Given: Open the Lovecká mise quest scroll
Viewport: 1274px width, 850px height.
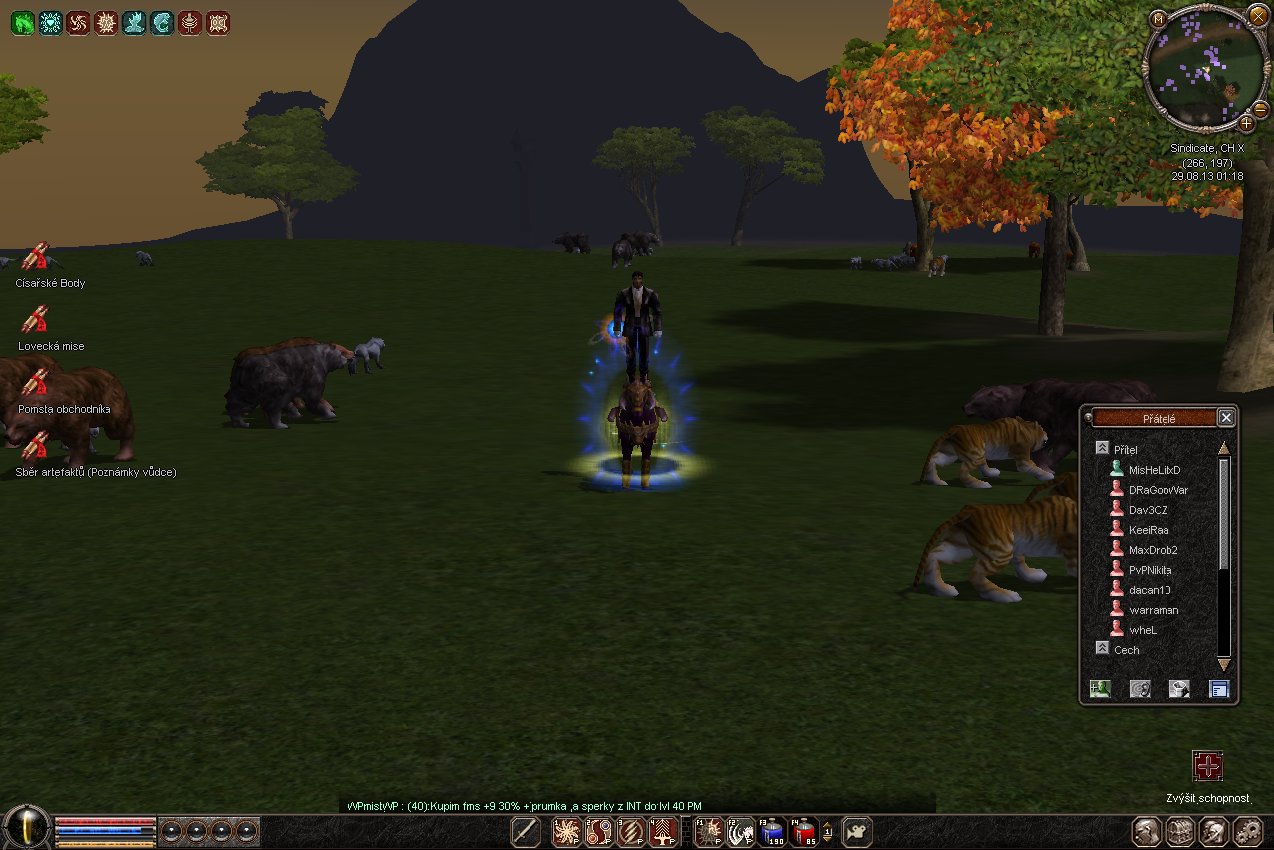Looking at the screenshot, I should click(x=36, y=320).
